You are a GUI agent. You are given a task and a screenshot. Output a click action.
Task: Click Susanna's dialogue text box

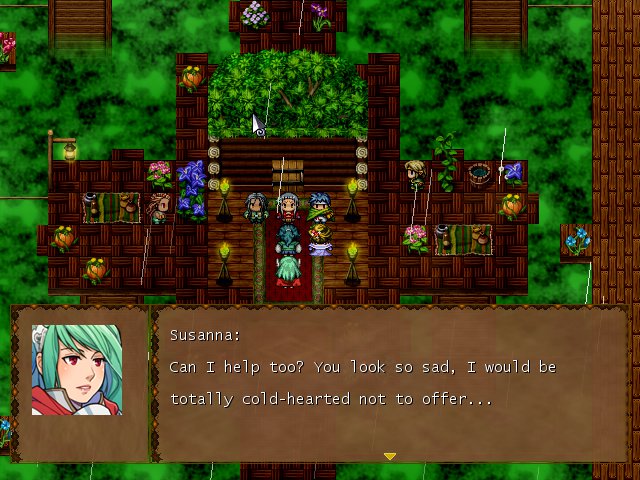[x=390, y=384]
